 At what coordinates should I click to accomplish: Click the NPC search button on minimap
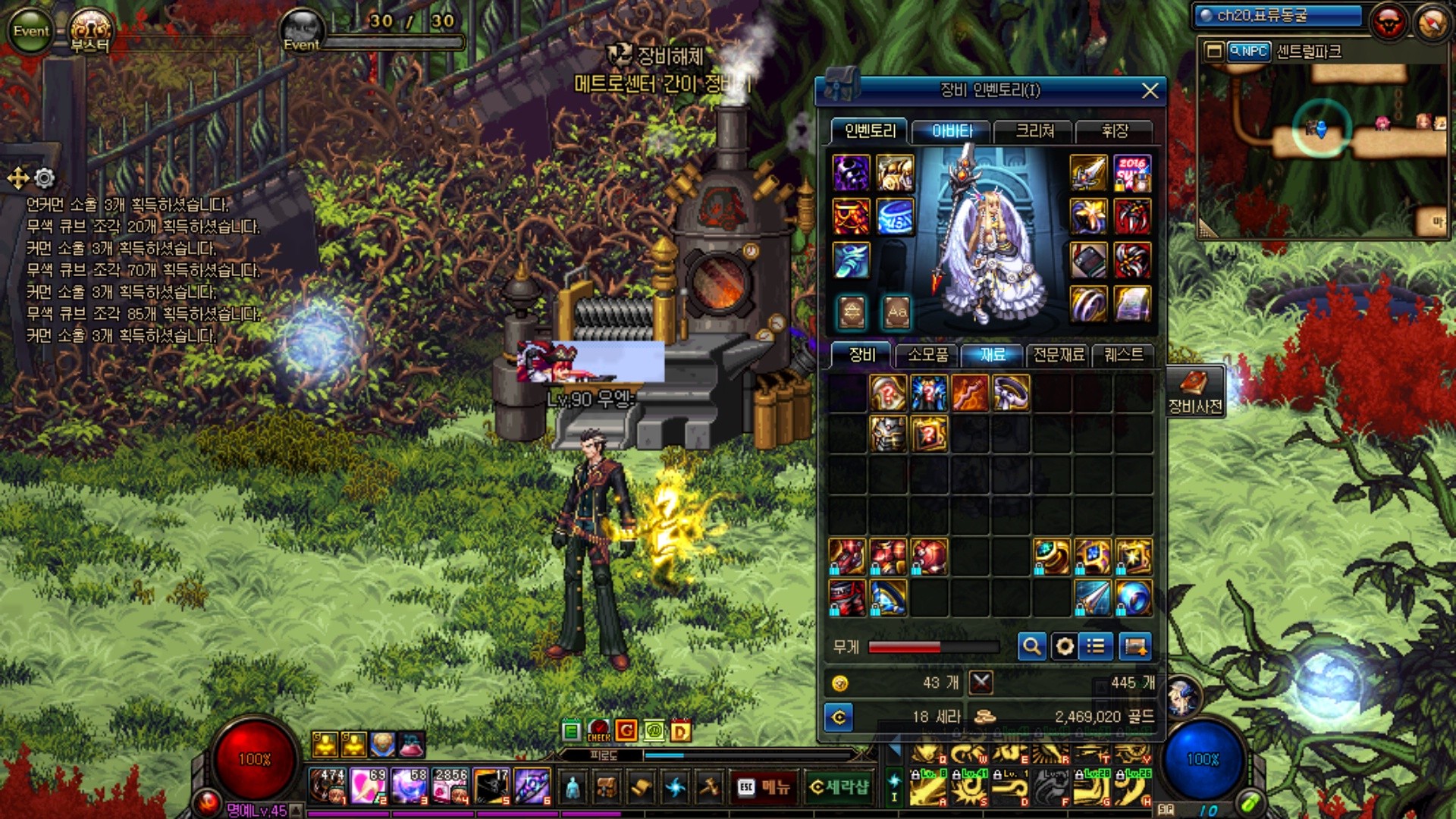click(x=1248, y=52)
